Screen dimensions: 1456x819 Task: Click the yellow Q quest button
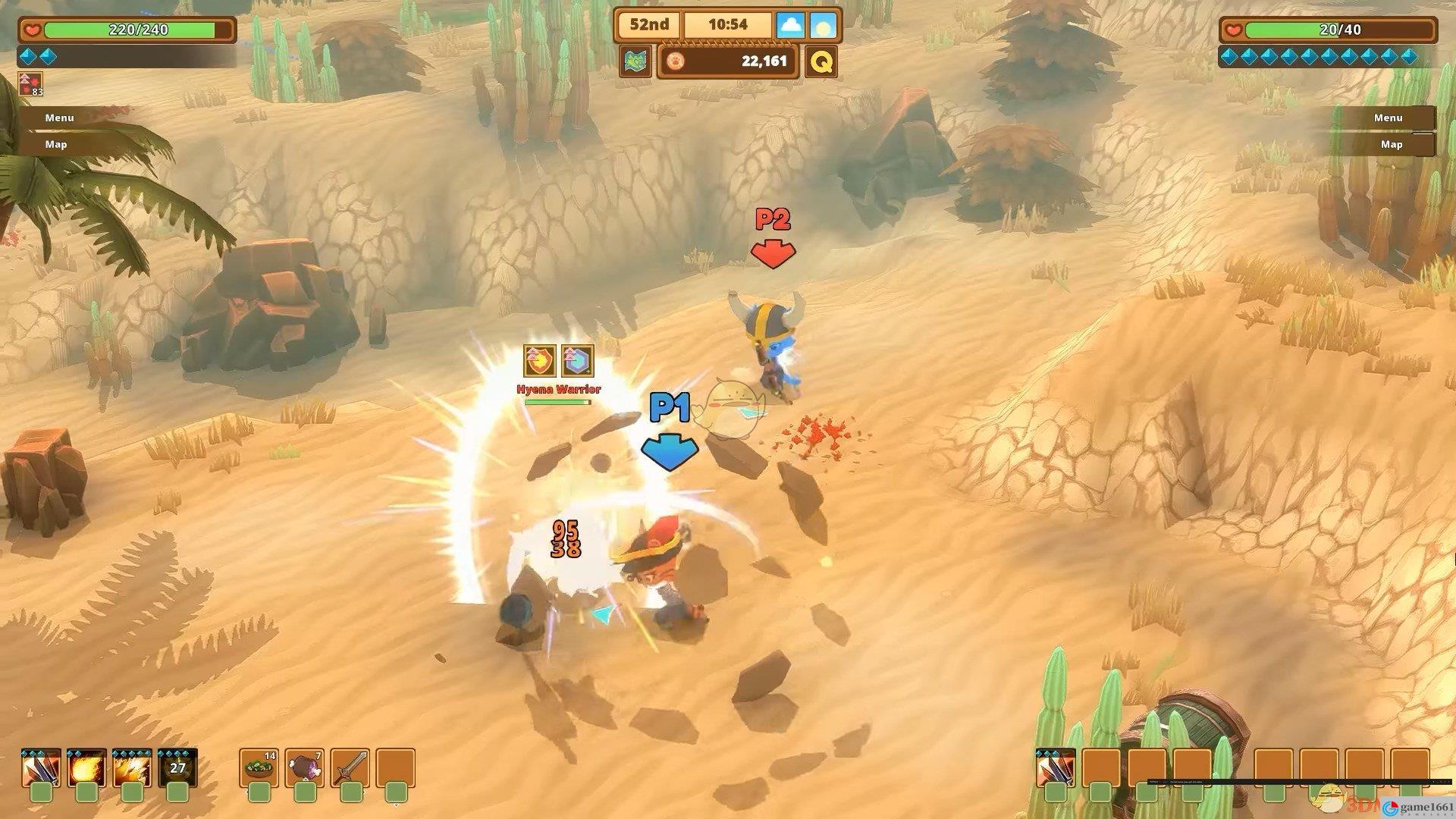click(821, 61)
